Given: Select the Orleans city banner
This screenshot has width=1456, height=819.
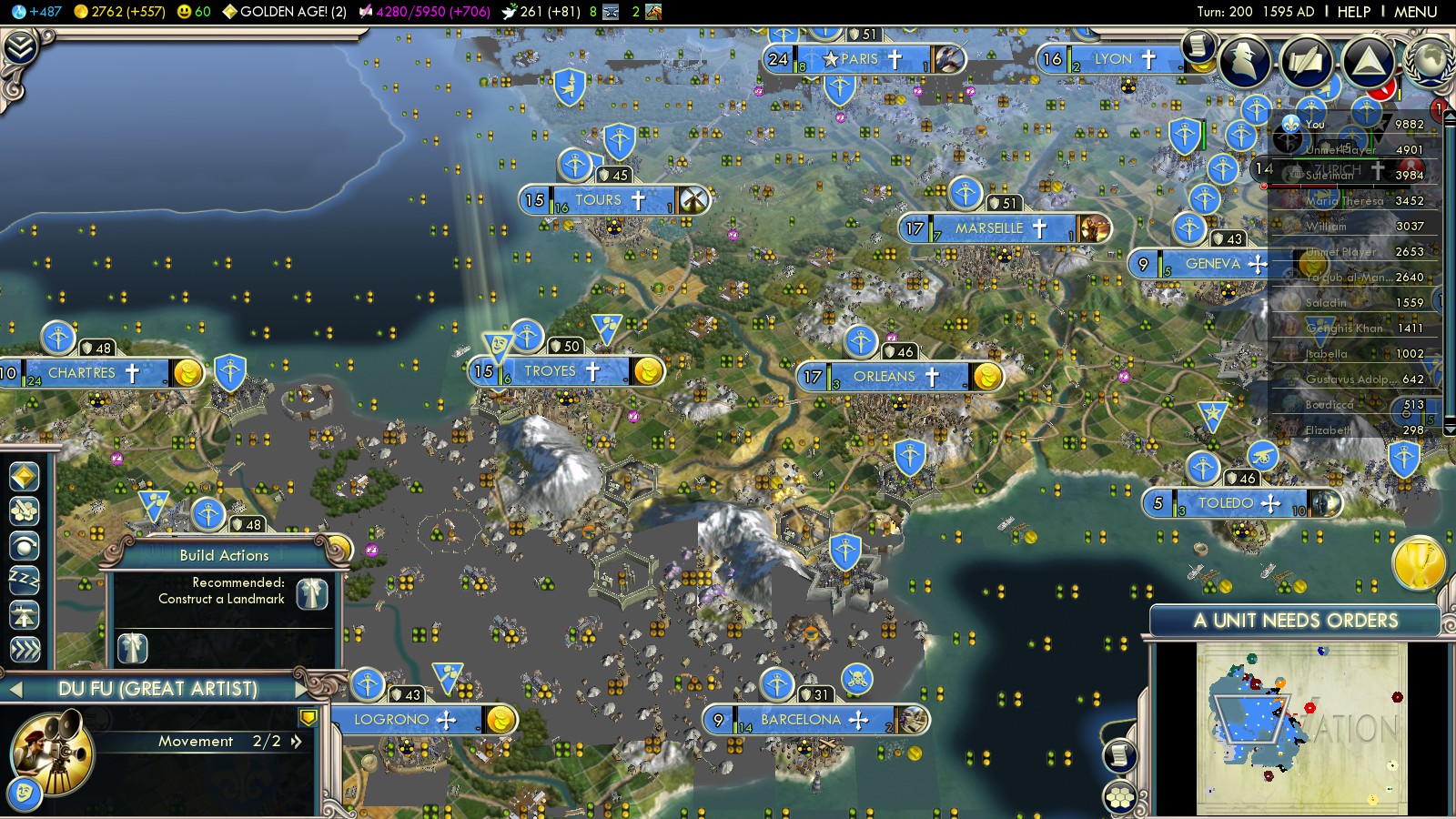Looking at the screenshot, I should 885,377.
